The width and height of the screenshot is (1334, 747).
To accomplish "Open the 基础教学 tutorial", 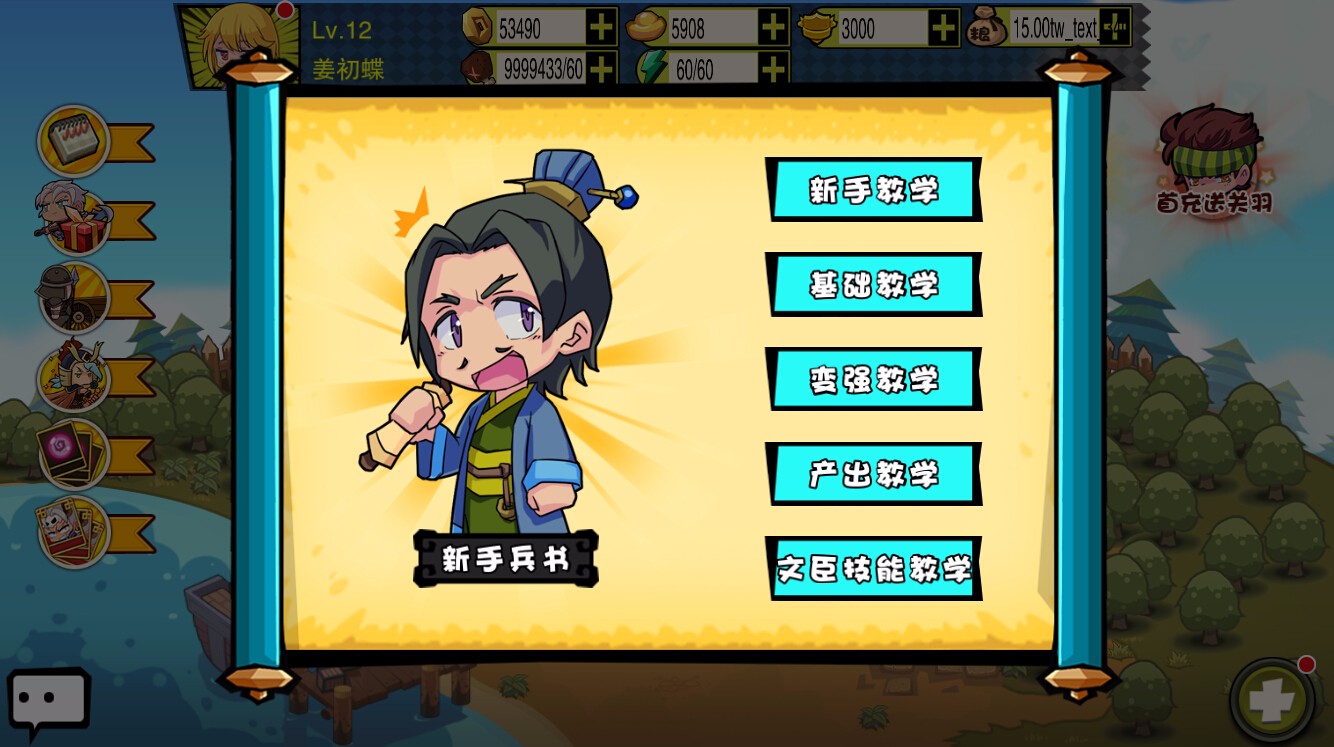I will pos(874,284).
